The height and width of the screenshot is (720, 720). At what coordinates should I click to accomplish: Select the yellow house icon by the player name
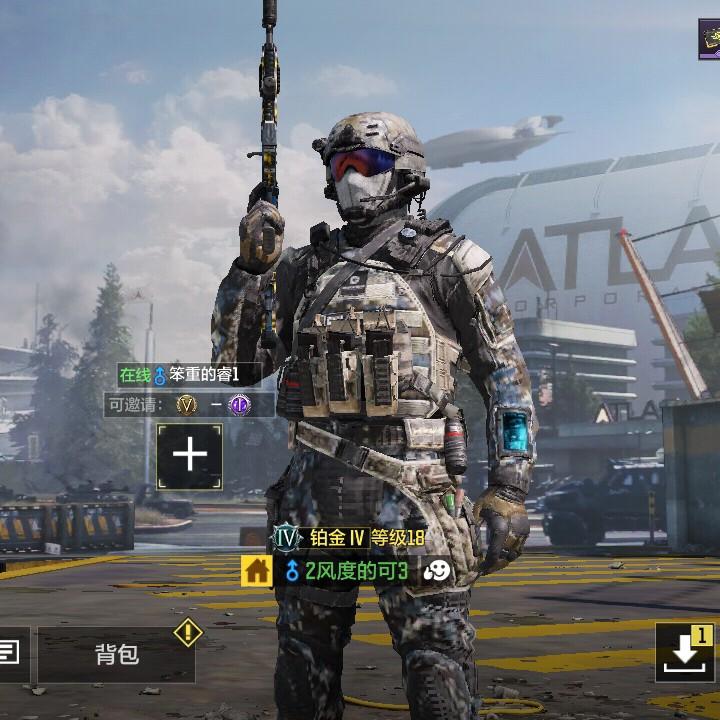257,571
